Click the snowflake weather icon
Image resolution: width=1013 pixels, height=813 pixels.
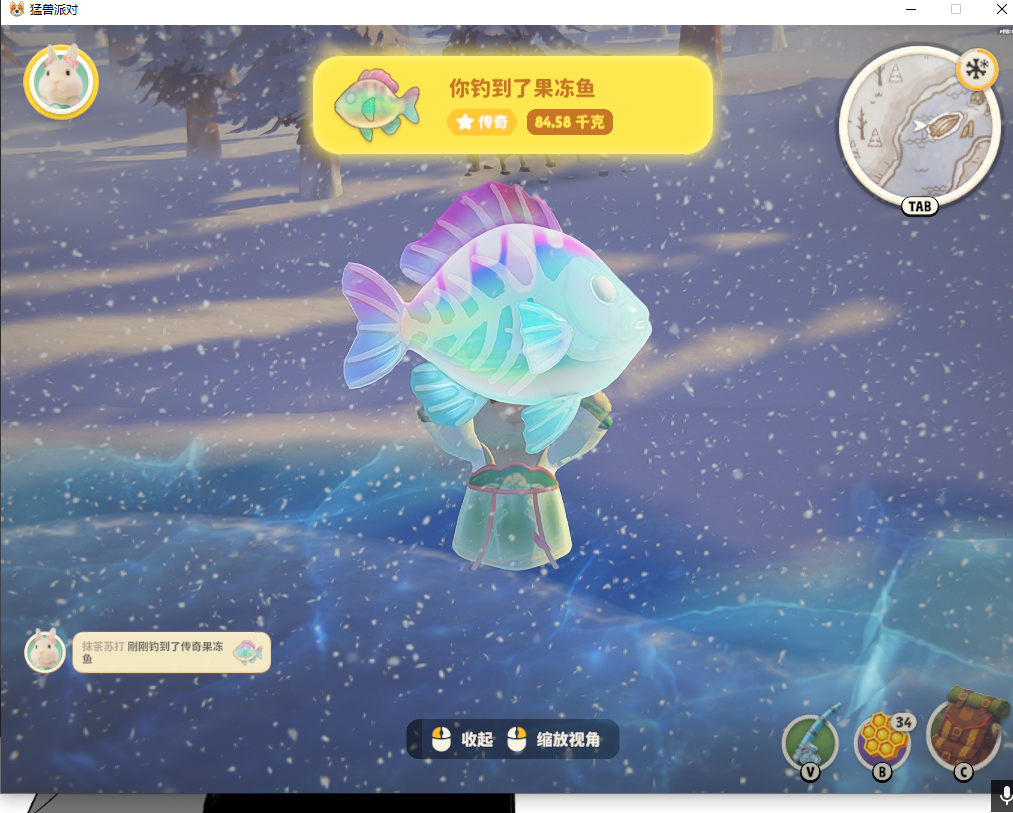coord(977,71)
